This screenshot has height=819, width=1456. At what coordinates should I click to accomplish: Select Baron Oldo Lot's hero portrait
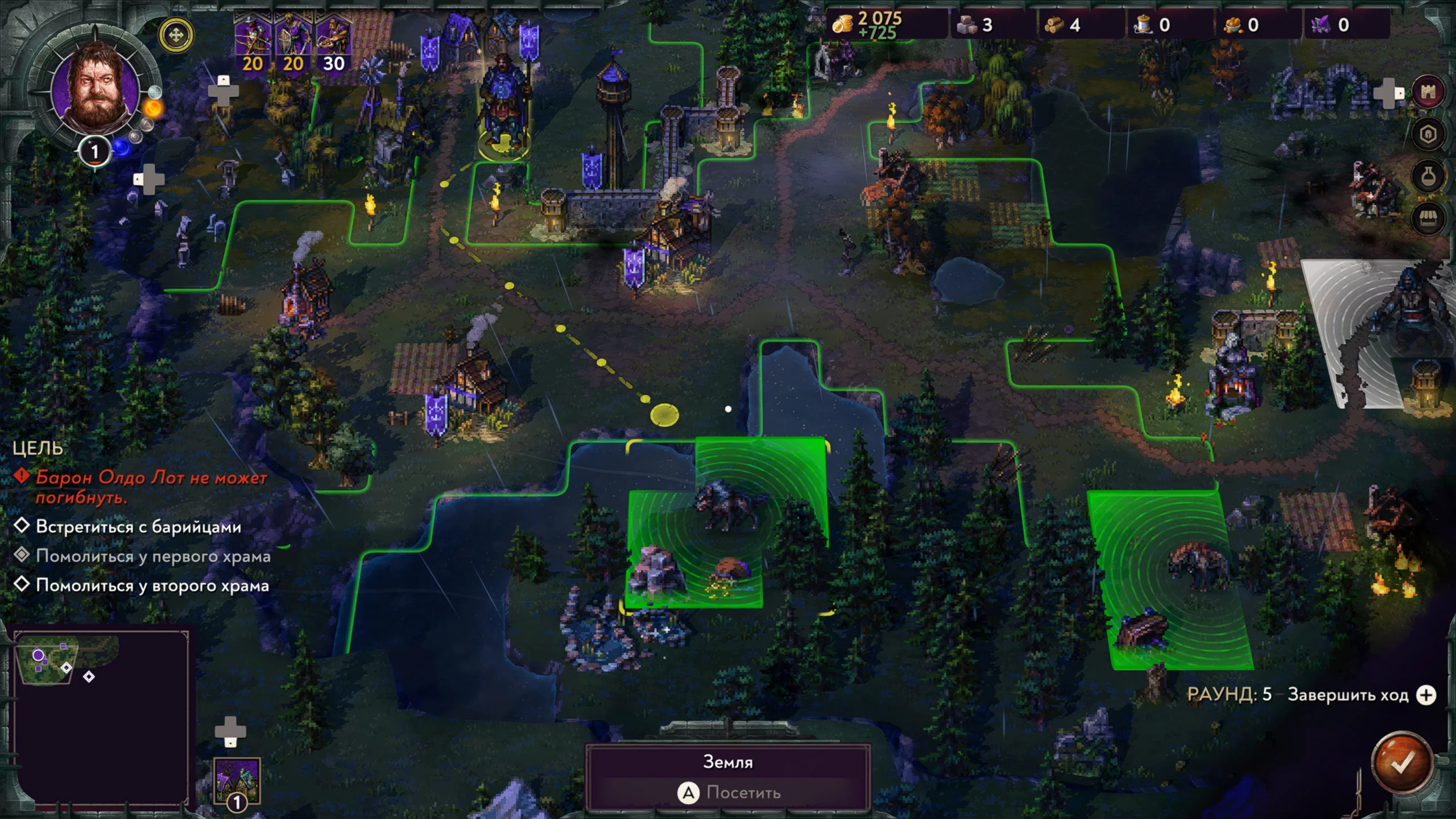point(95,90)
